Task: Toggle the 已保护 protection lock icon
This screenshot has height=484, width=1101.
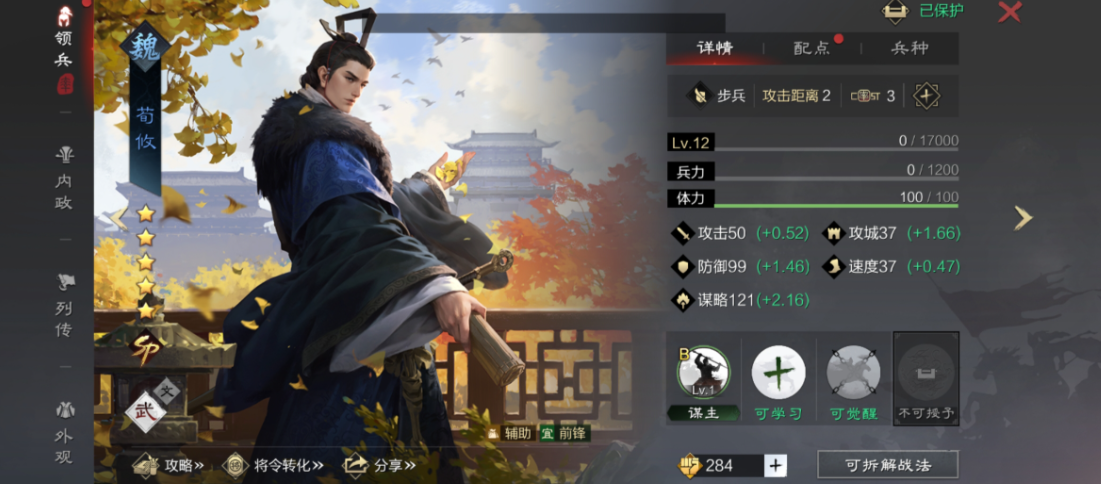Action: 895,11
